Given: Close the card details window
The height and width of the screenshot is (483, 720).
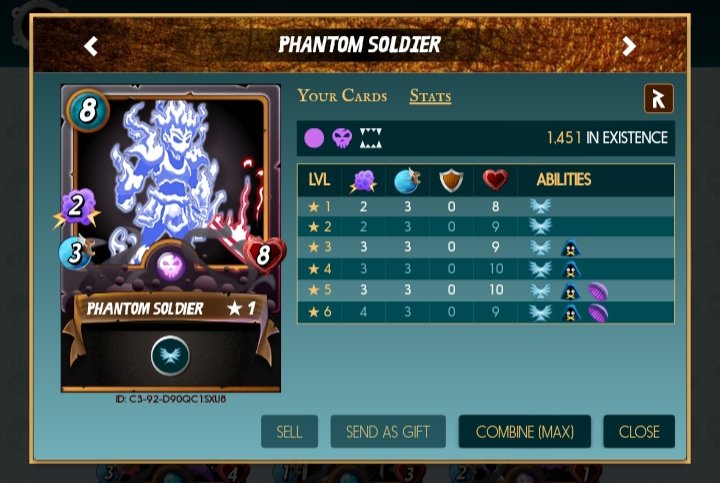Looking at the screenshot, I should [x=639, y=432].
